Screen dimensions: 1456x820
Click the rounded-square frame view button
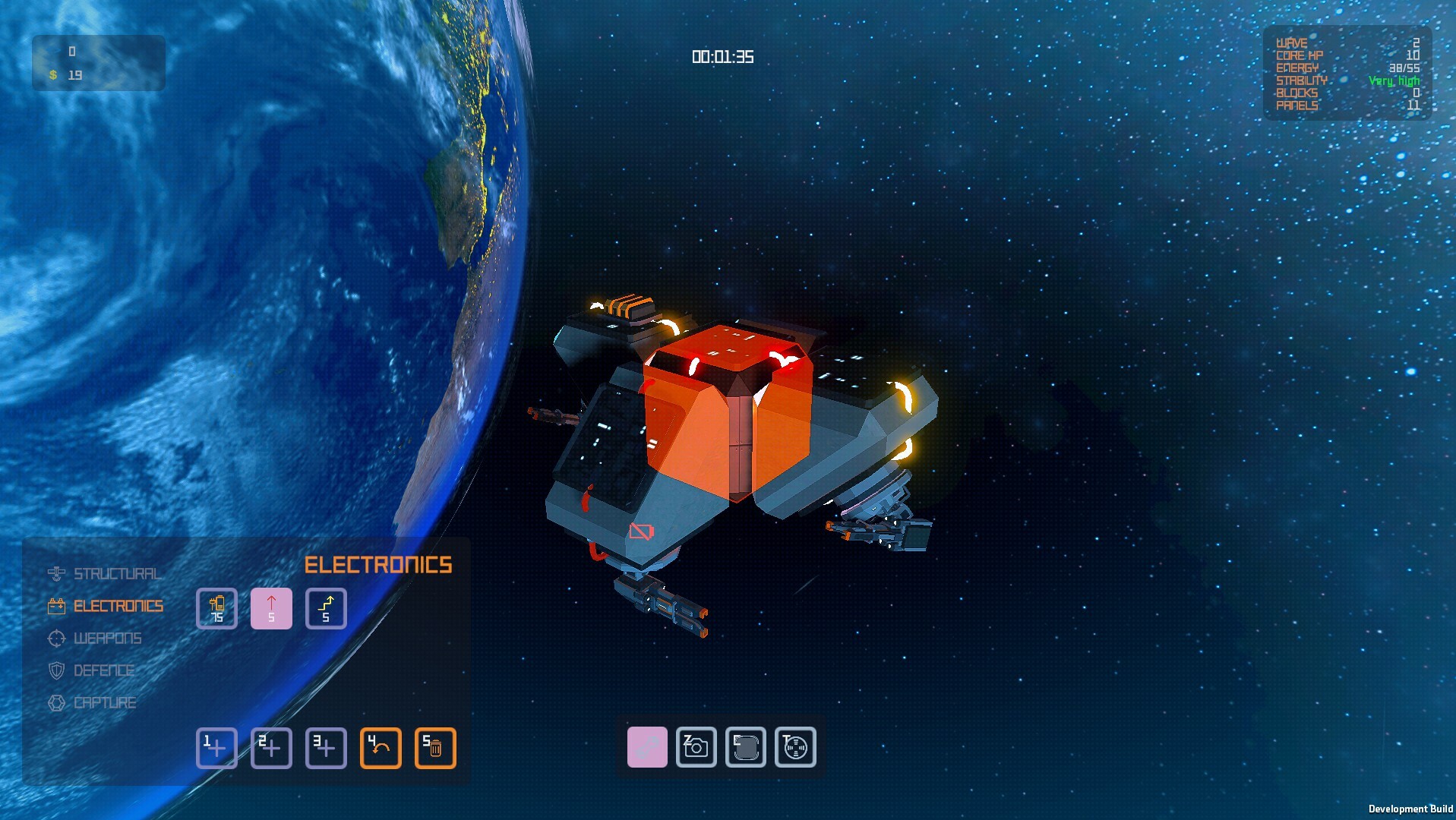click(x=745, y=747)
